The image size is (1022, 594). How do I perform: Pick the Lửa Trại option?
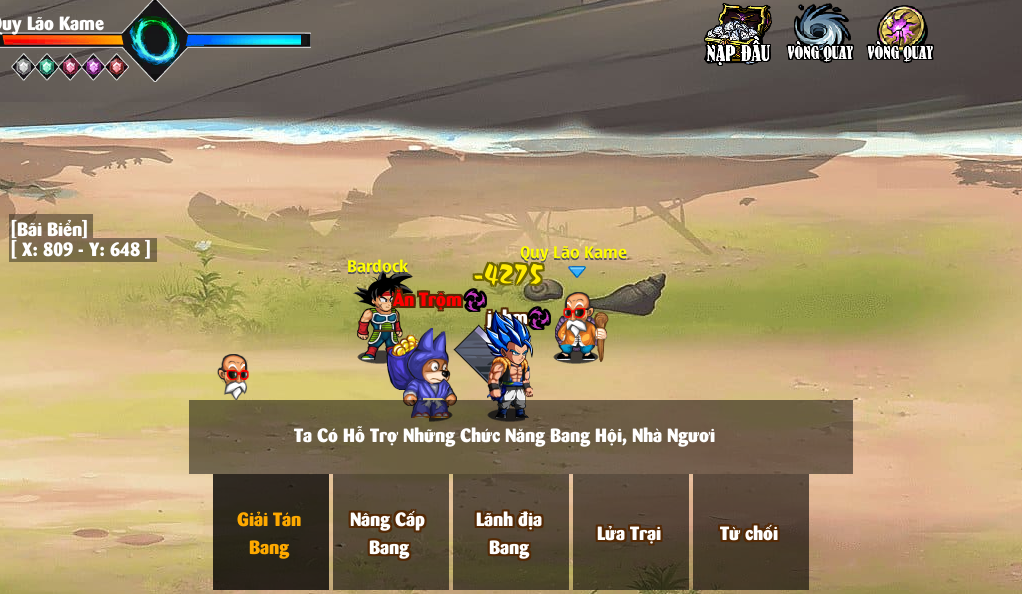pos(629,532)
